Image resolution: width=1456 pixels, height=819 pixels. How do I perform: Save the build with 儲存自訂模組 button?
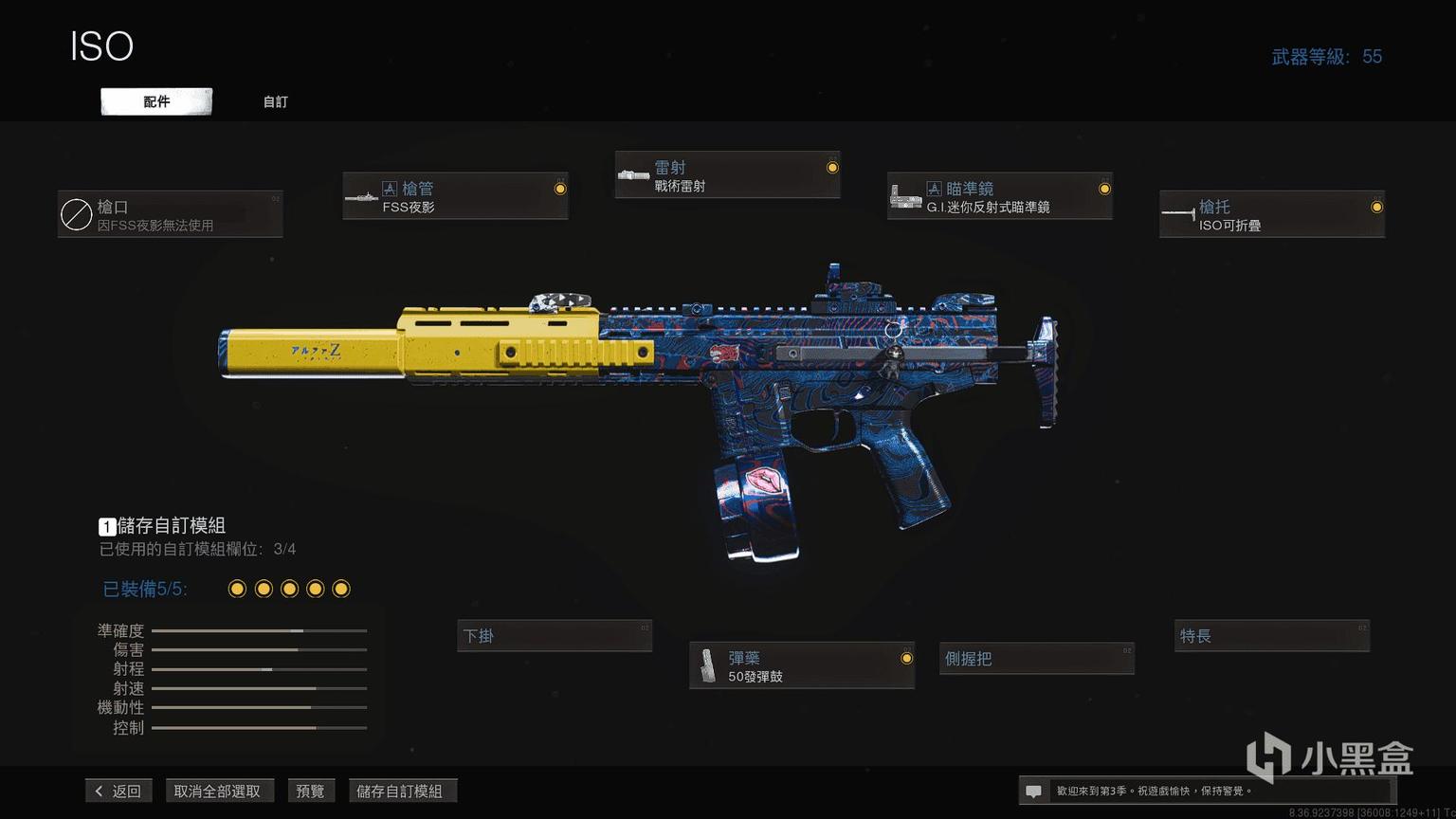tap(400, 791)
